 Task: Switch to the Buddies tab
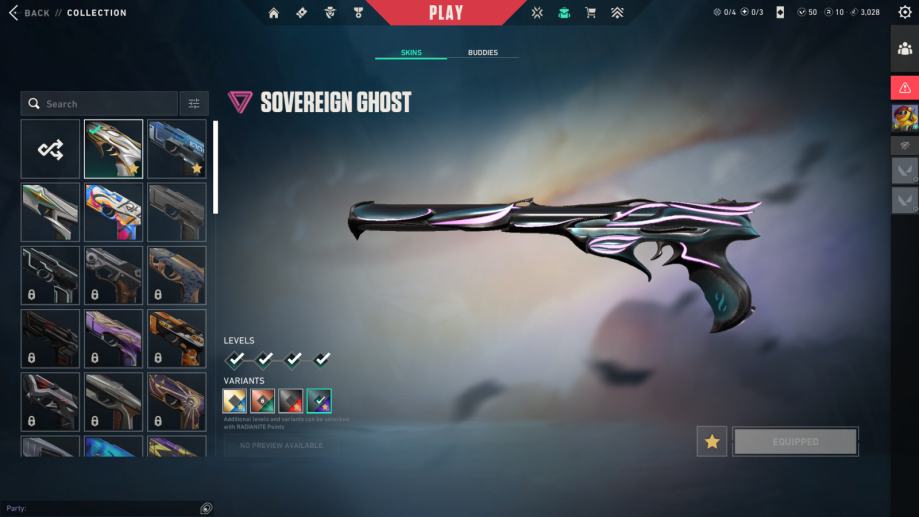click(482, 52)
